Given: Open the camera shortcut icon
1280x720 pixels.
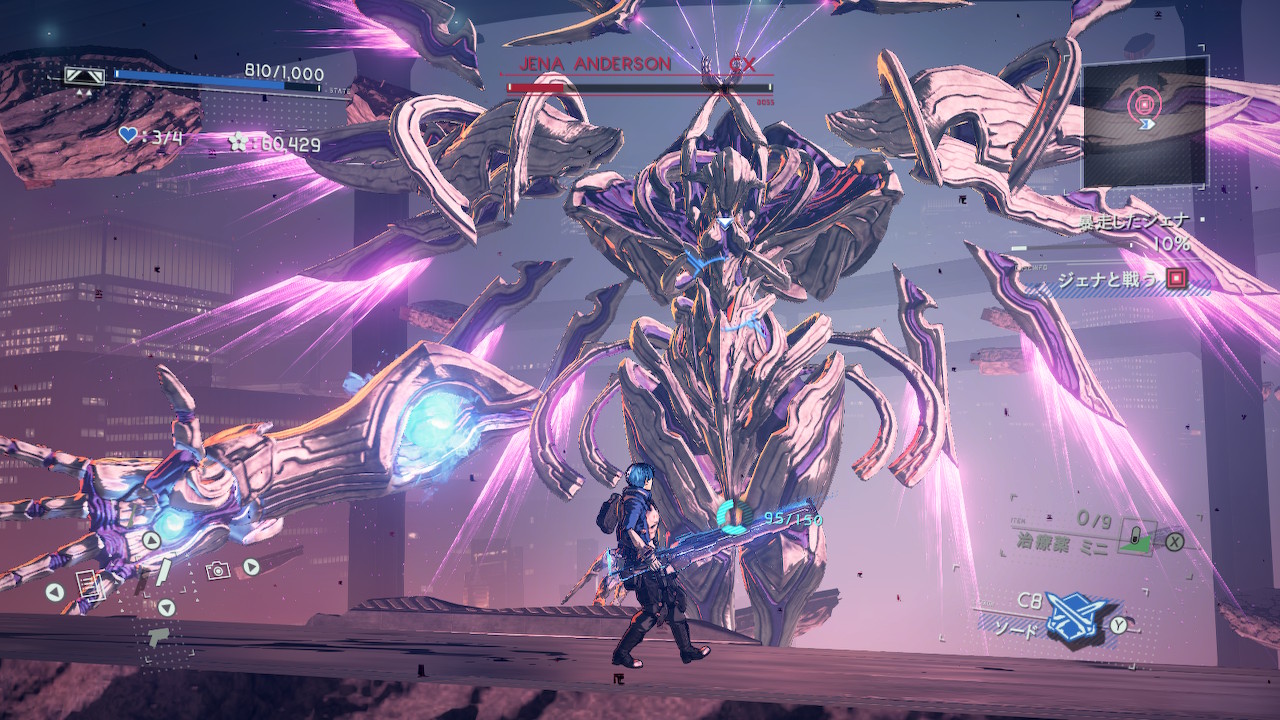Looking at the screenshot, I should (217, 570).
